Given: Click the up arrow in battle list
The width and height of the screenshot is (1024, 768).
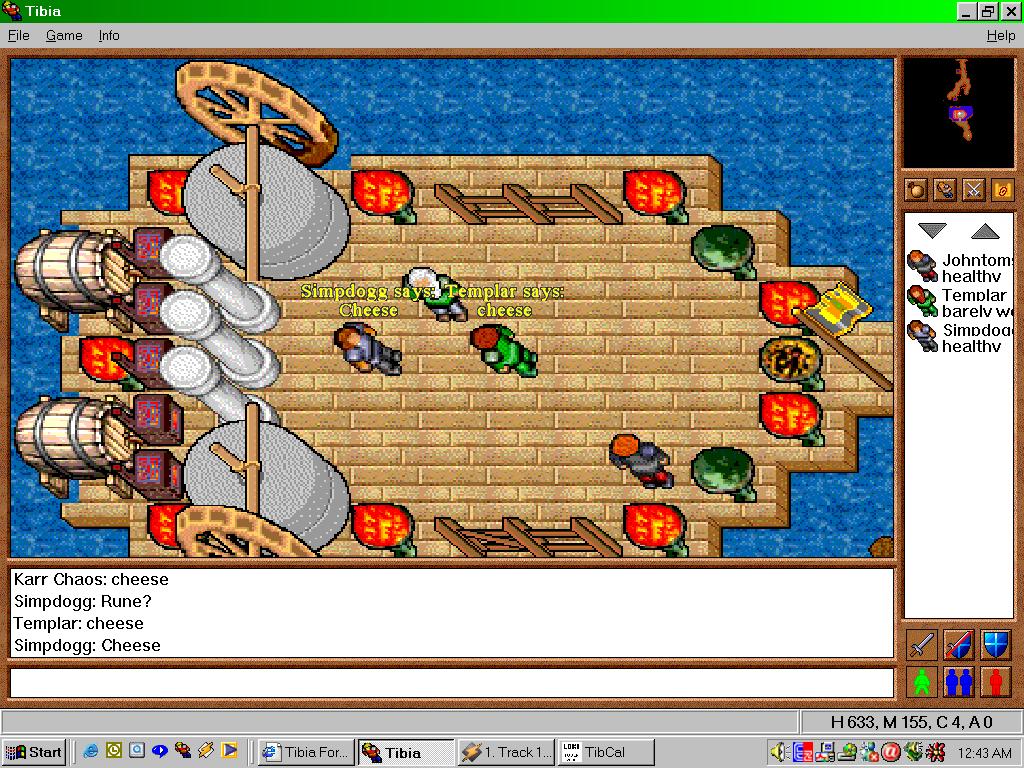Looking at the screenshot, I should [985, 231].
